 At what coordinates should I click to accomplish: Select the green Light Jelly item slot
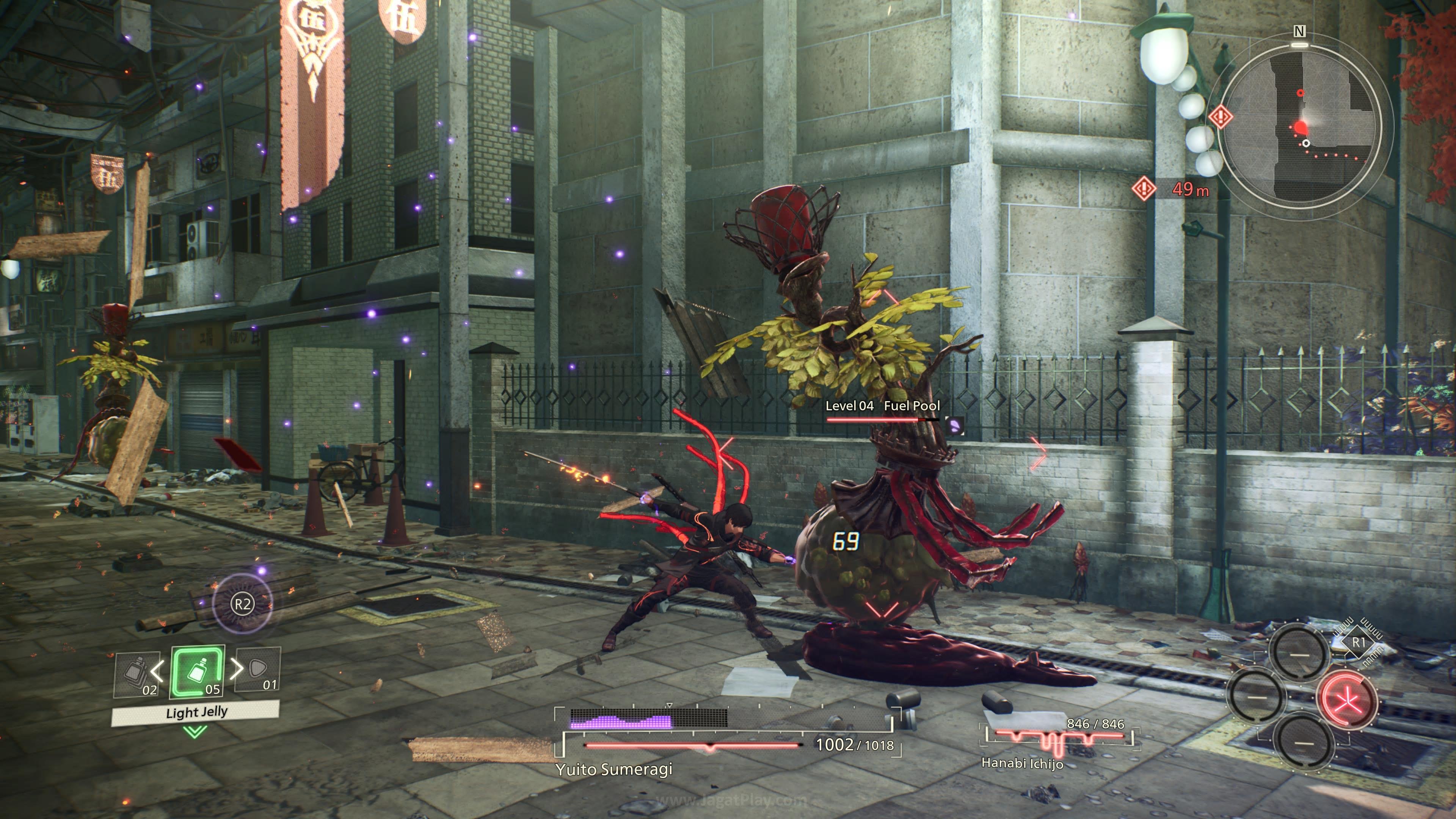pos(197,672)
